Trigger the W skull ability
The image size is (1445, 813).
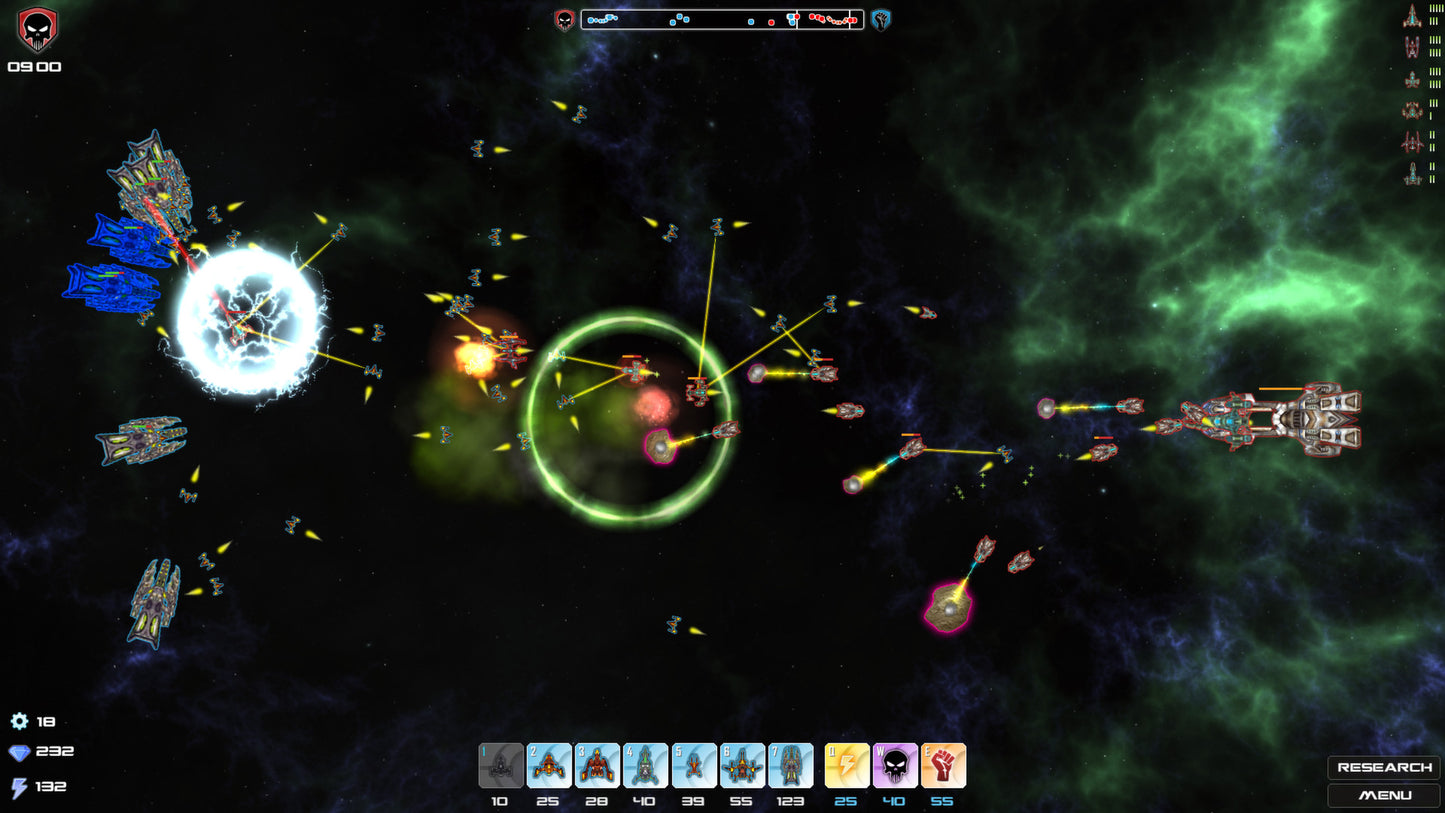pos(895,765)
